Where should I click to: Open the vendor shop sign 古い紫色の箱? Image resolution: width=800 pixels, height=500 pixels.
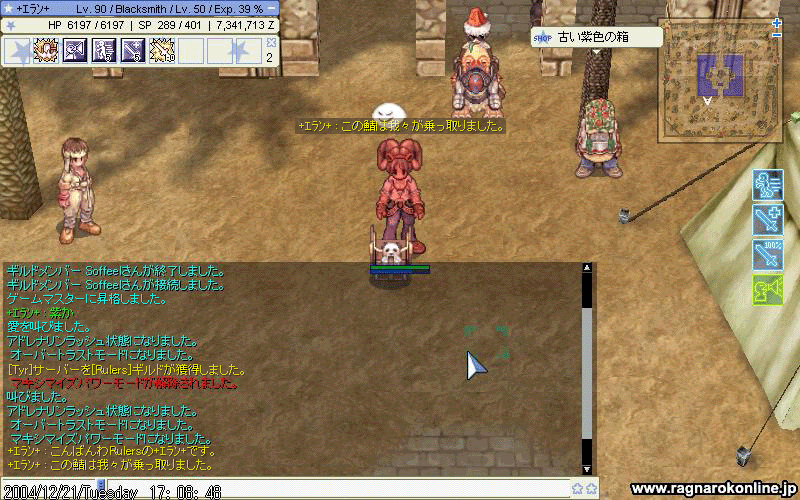point(598,38)
